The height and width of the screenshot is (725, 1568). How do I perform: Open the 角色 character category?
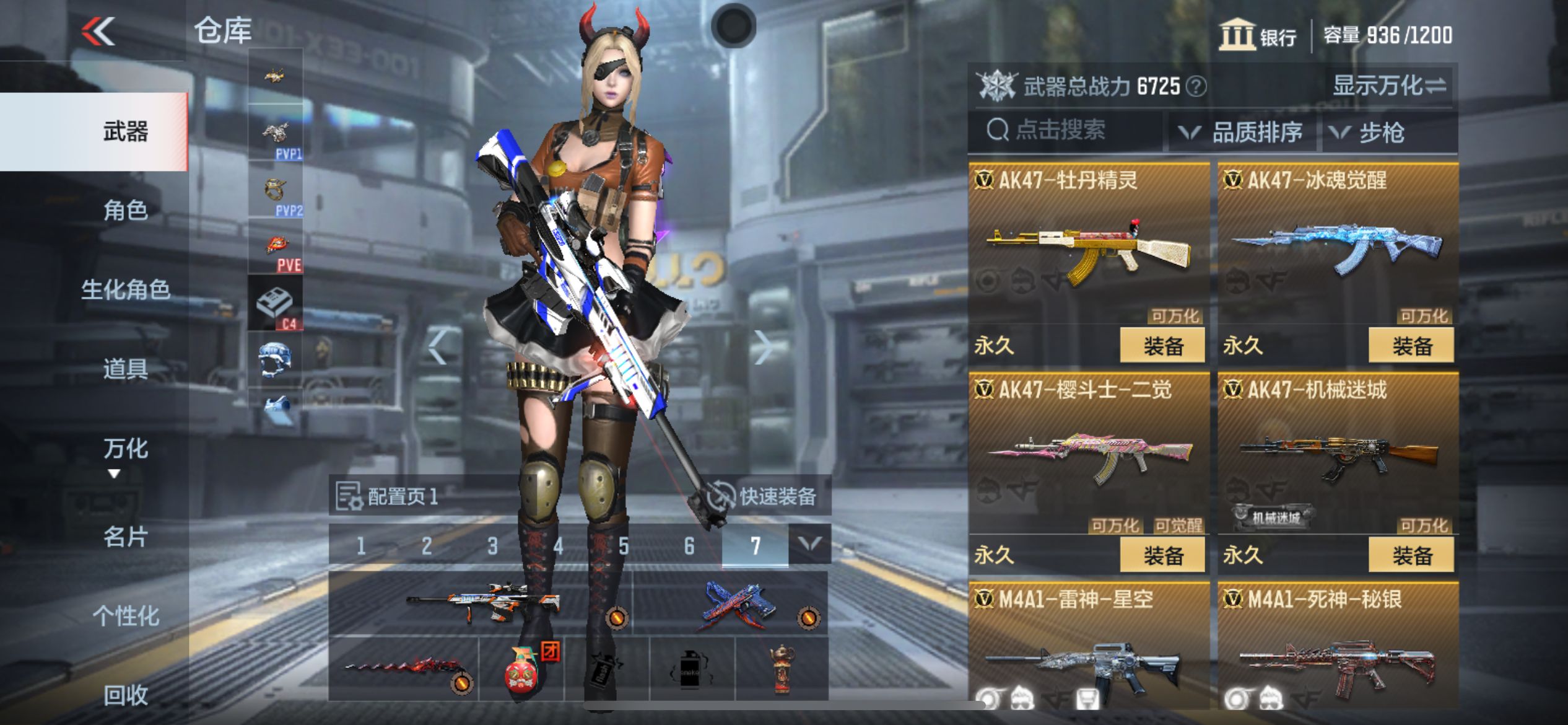(125, 211)
